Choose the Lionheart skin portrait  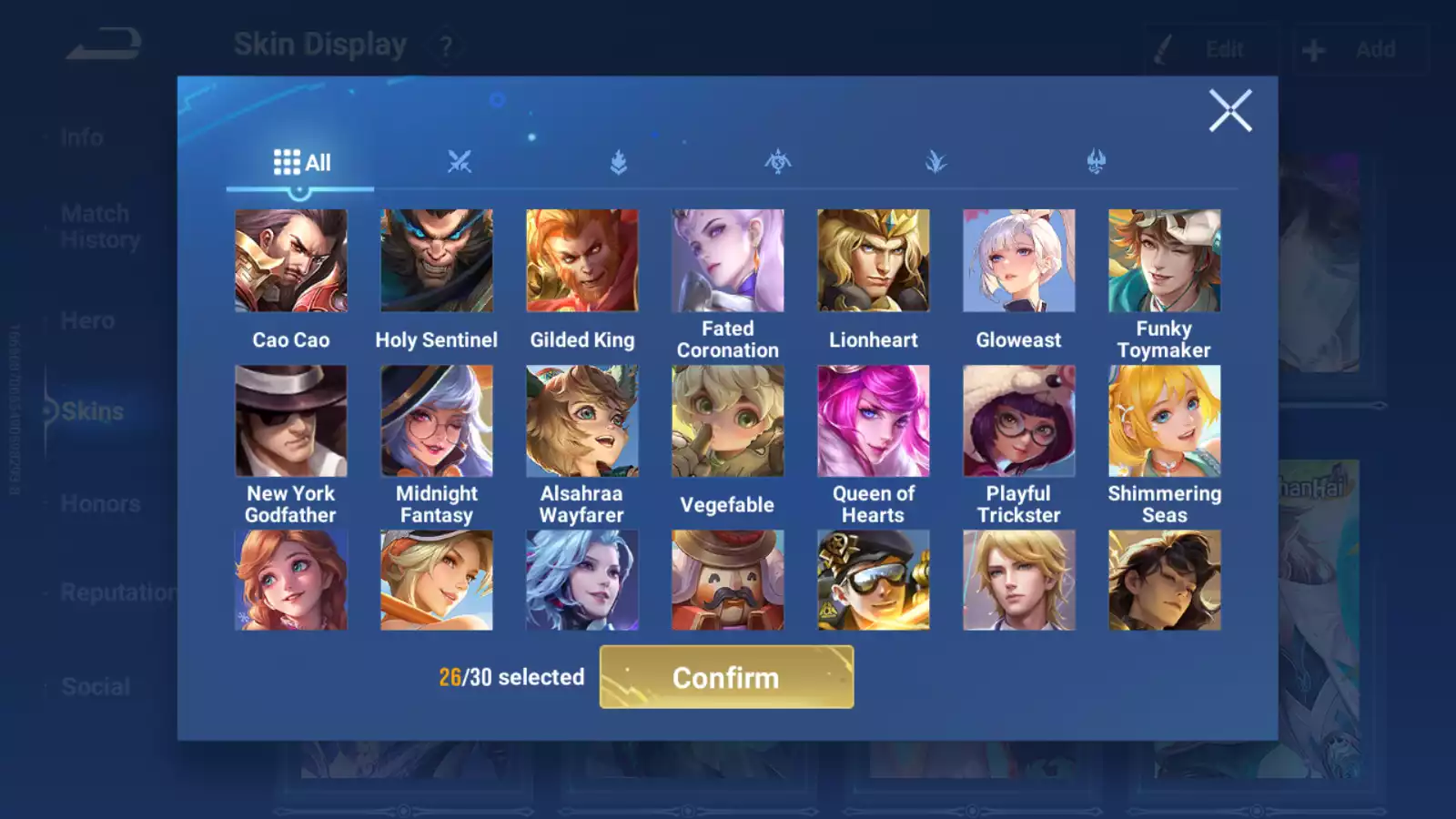click(x=874, y=261)
